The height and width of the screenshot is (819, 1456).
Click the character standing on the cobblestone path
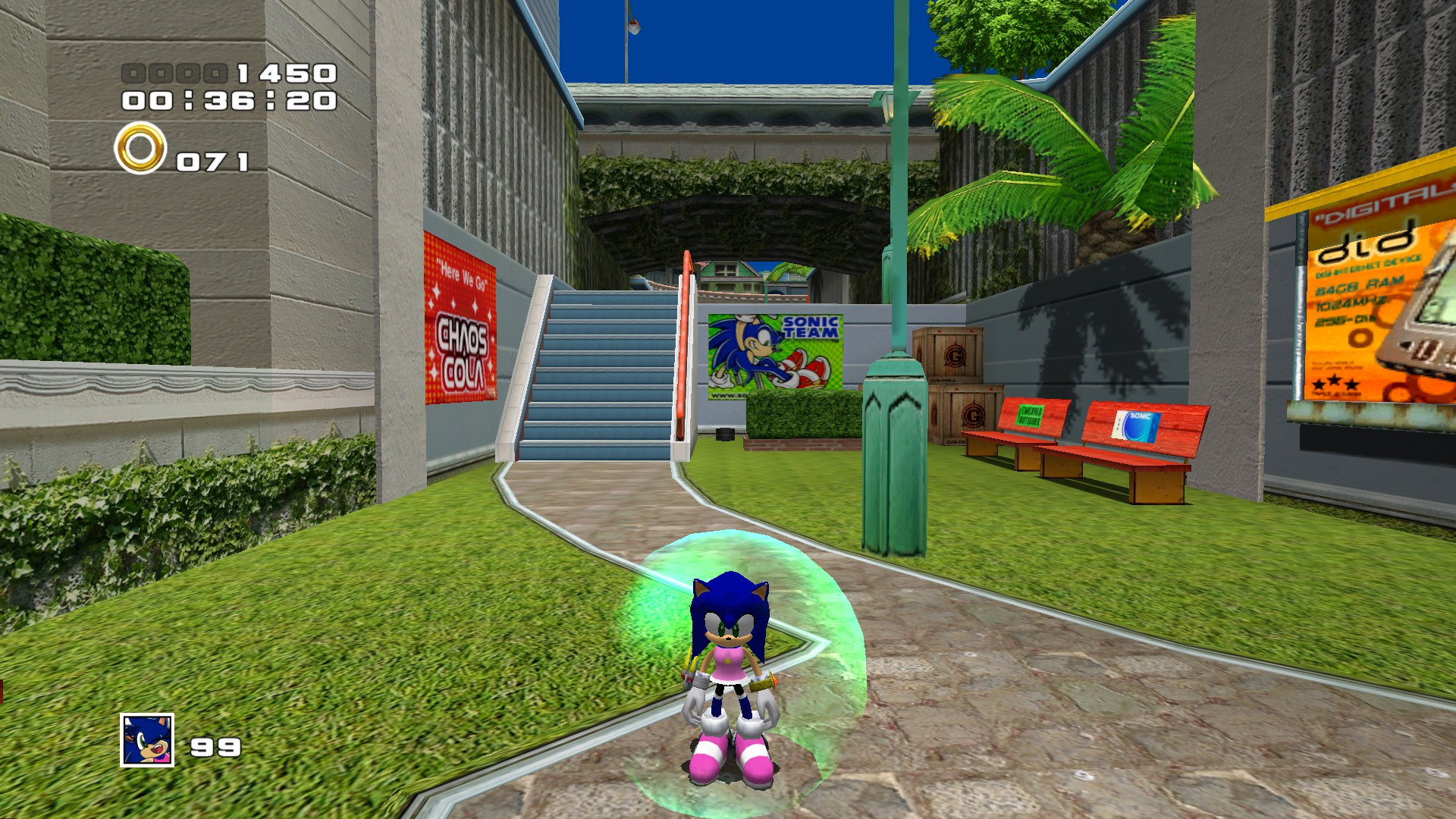pyautogui.click(x=730, y=667)
